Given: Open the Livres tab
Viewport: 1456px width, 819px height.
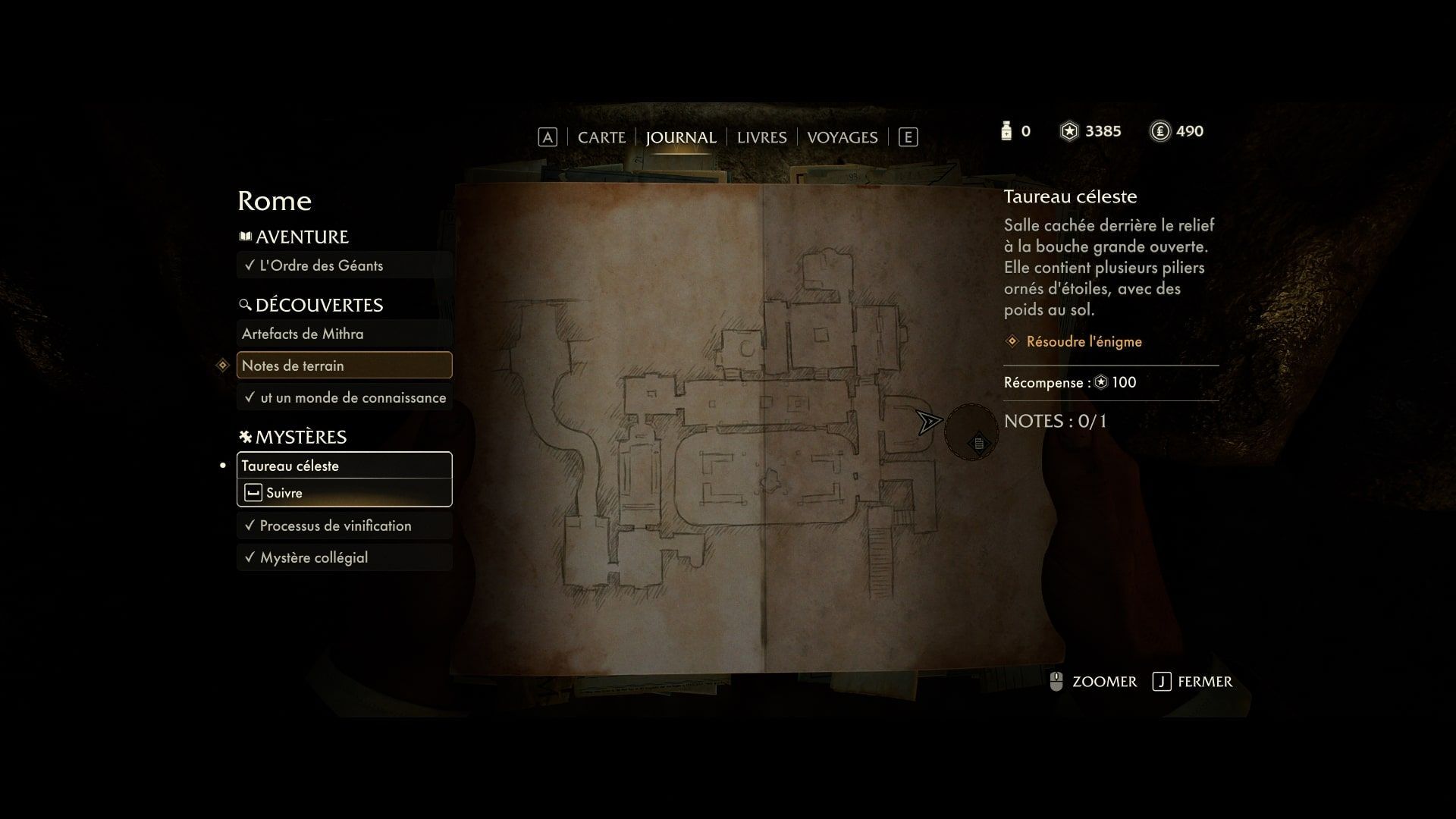Looking at the screenshot, I should point(761,137).
